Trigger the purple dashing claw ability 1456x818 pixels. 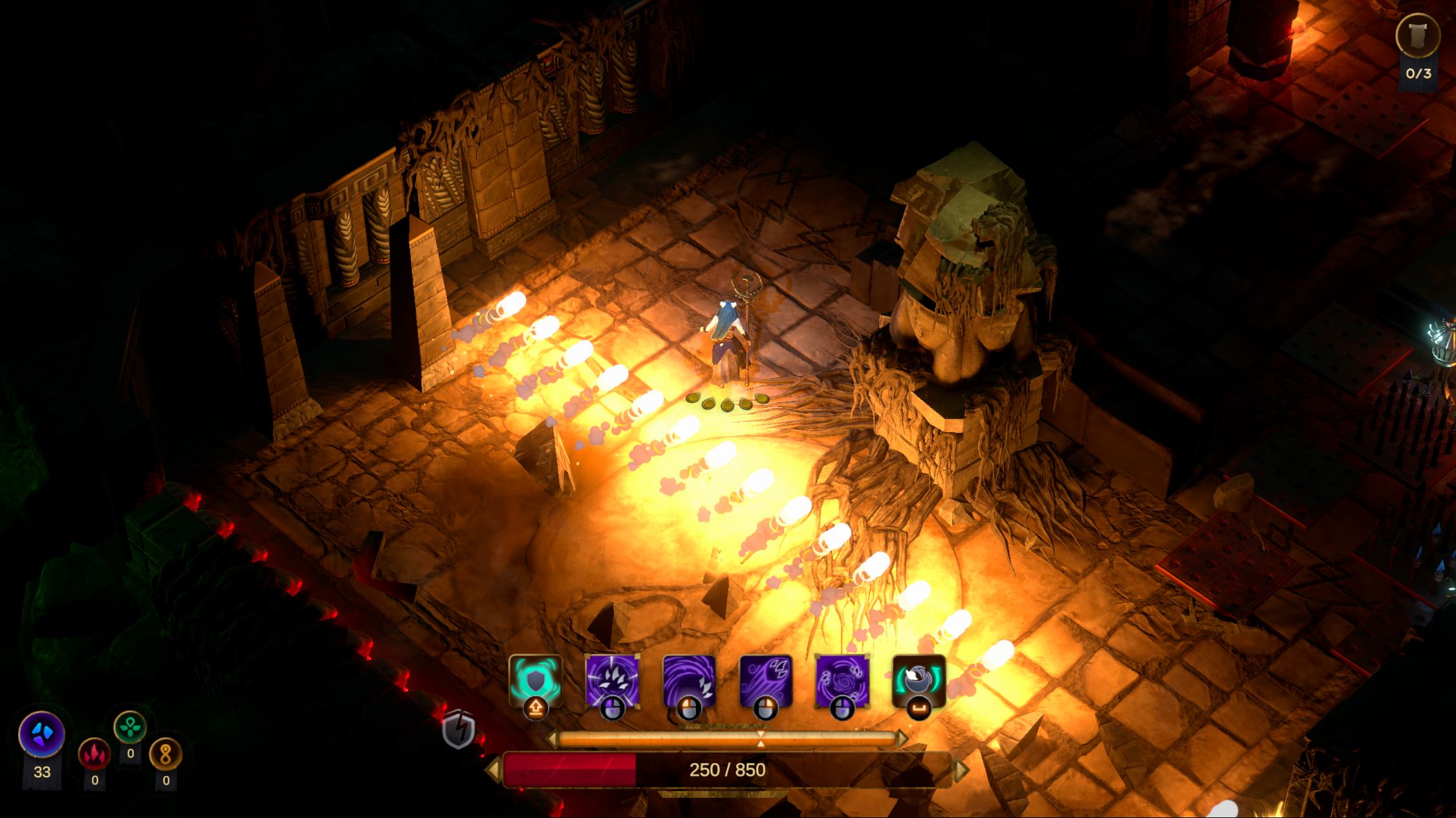[x=766, y=681]
